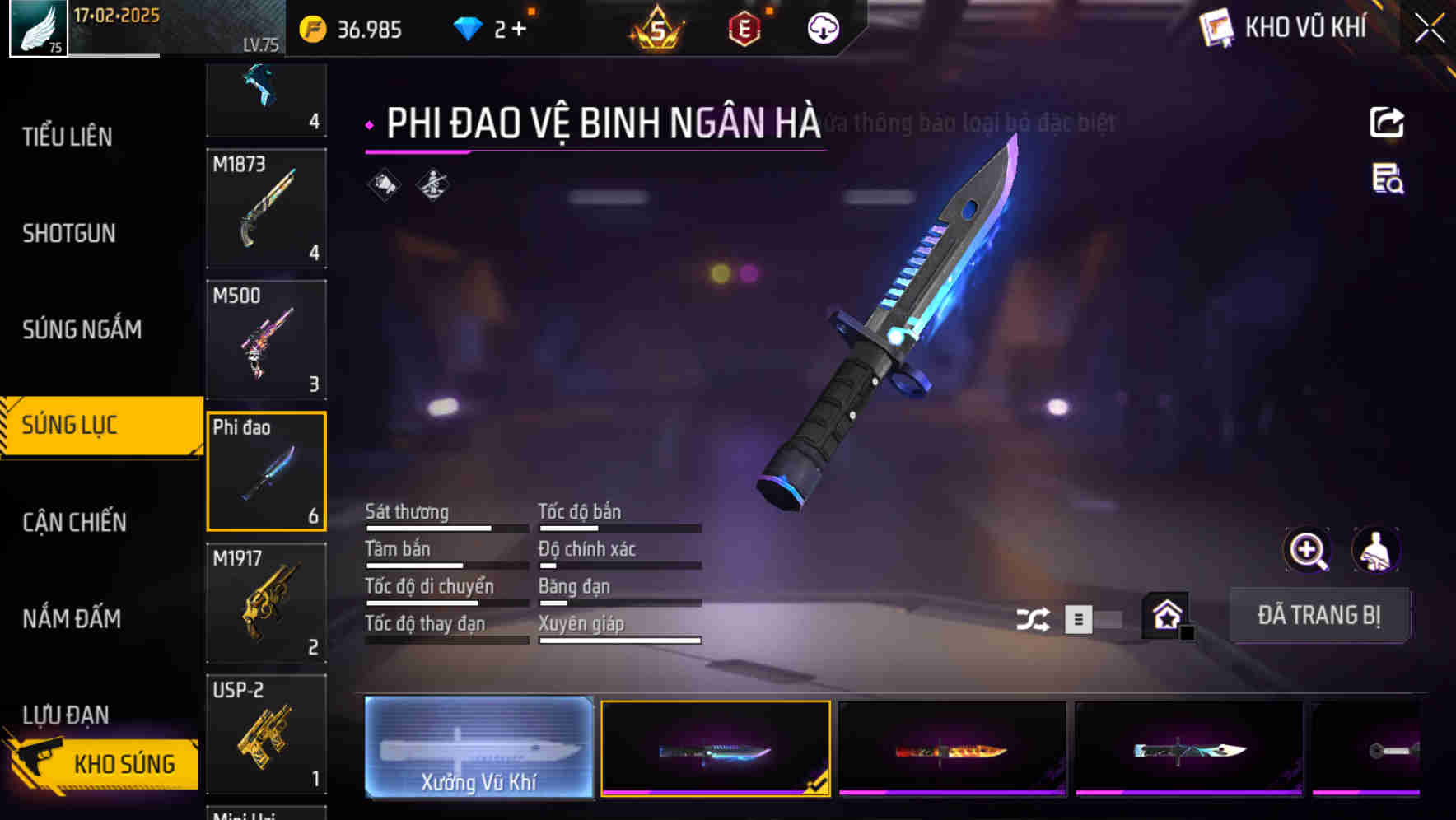Open the Xưởng Vũ Khí skin thumbnail

point(478,748)
